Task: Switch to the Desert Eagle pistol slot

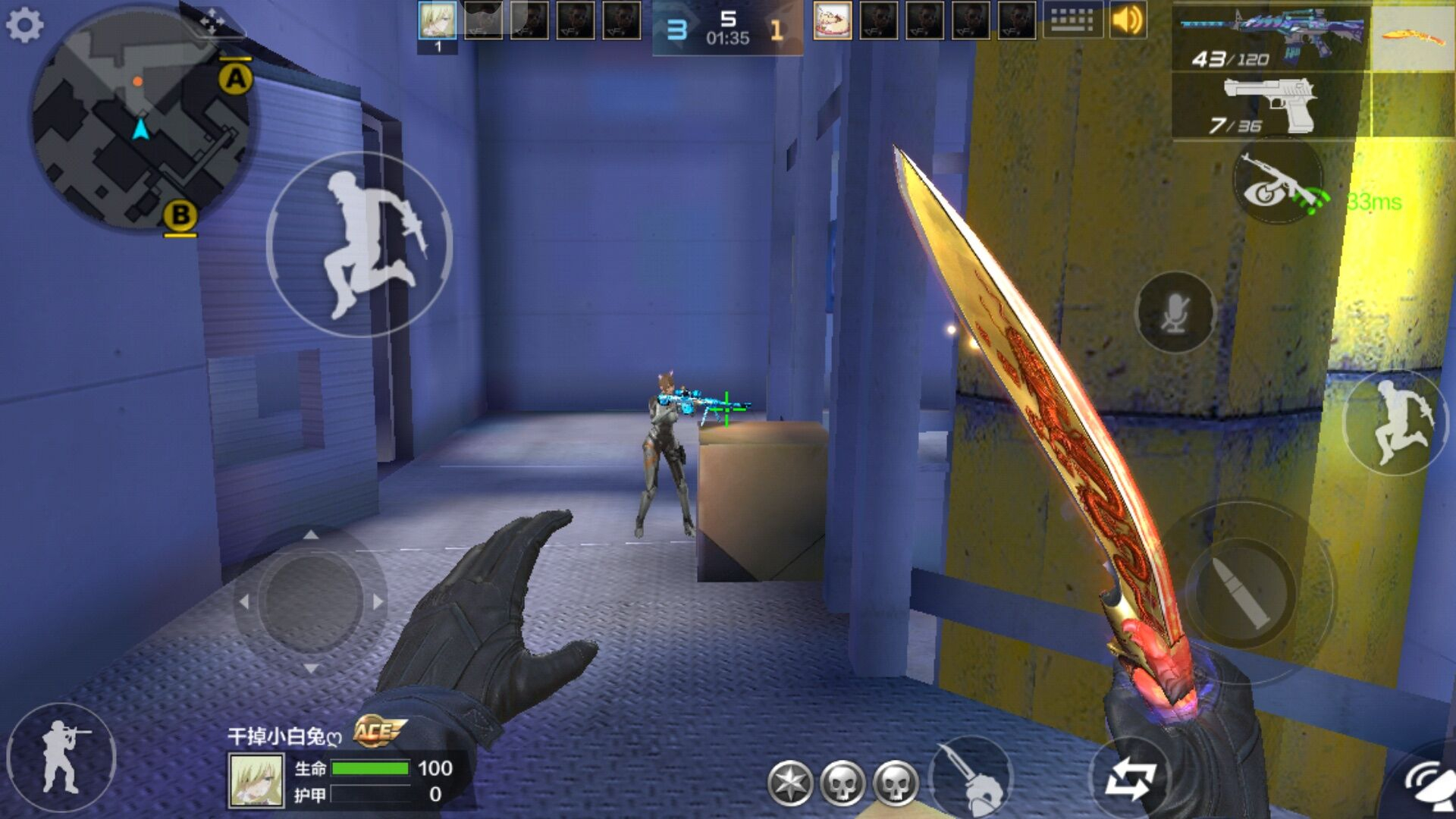Action: click(x=1270, y=106)
